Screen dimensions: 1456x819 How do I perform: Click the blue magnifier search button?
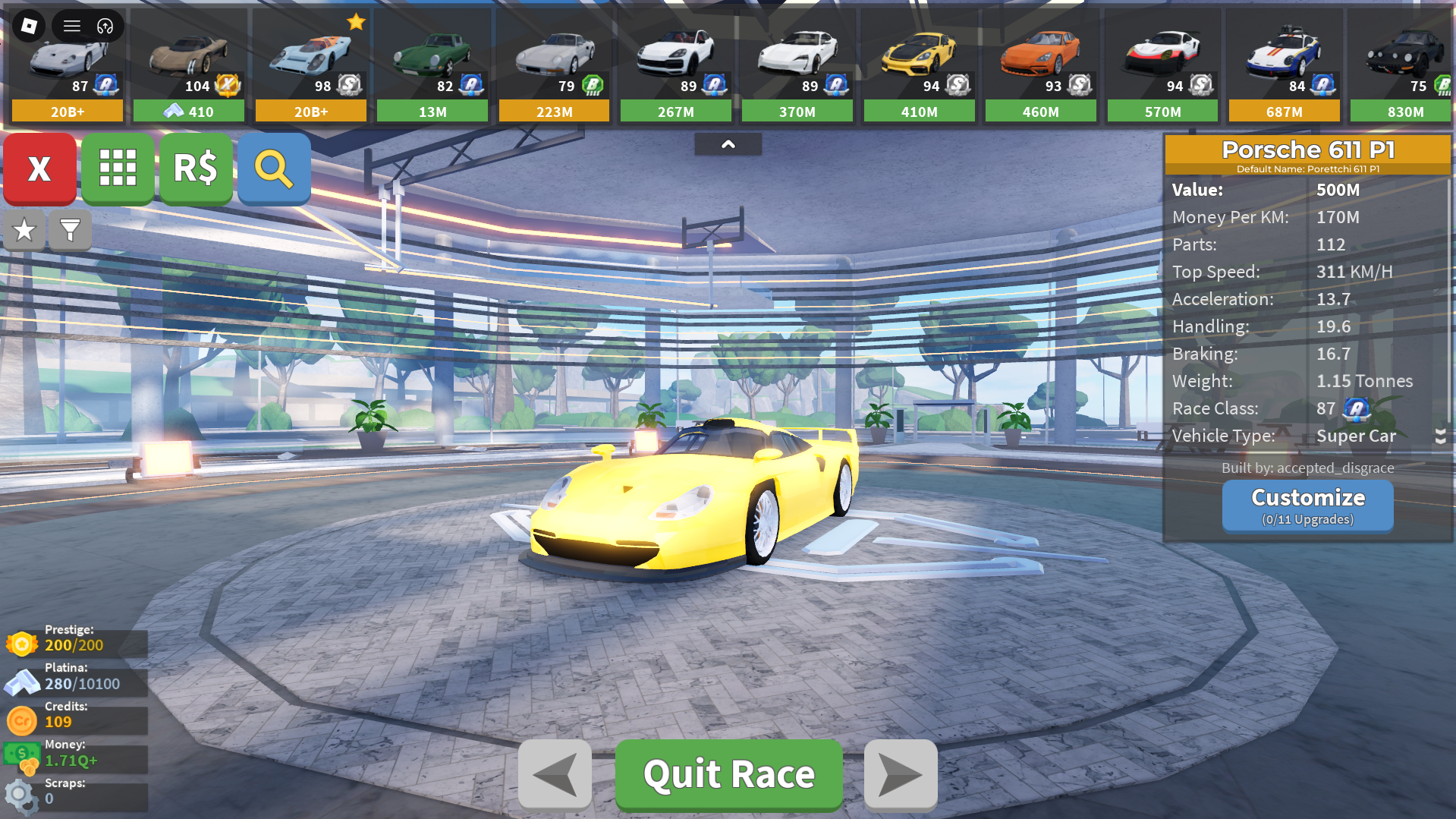click(274, 169)
